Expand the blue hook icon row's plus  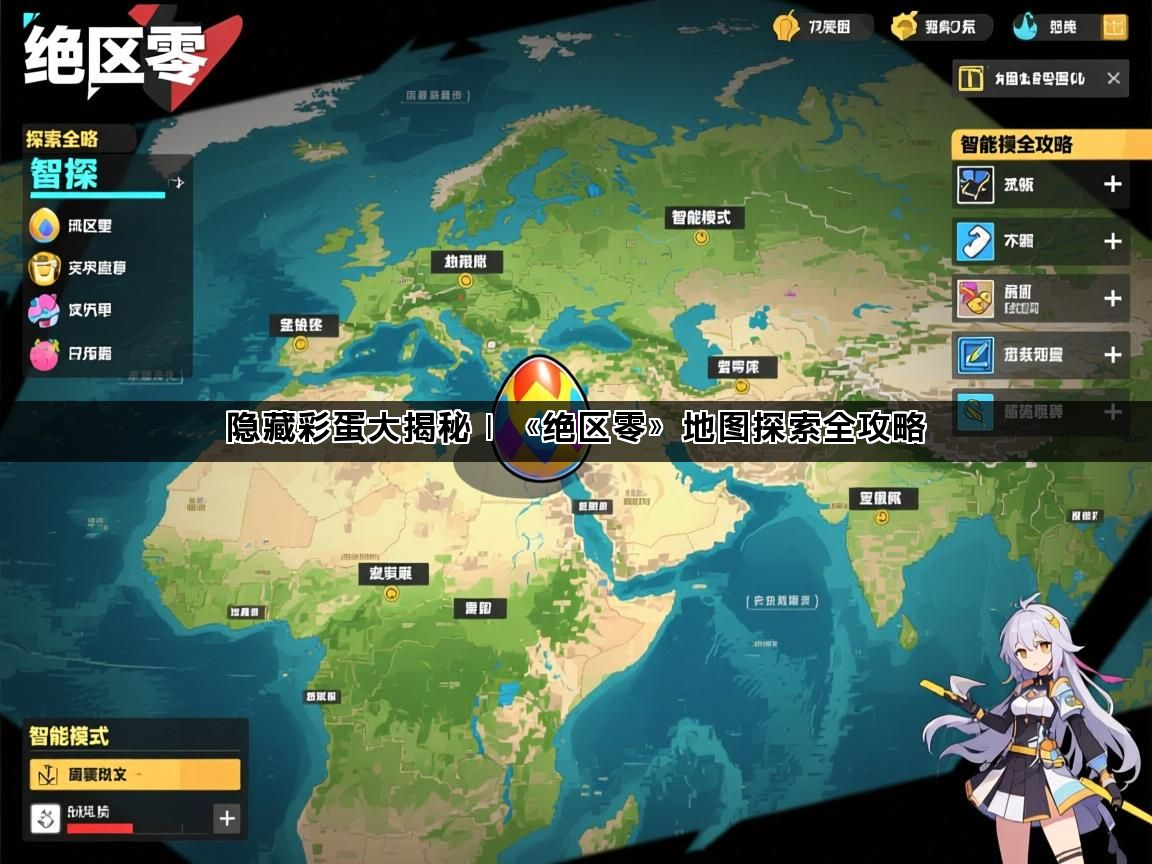pyautogui.click(x=1112, y=241)
